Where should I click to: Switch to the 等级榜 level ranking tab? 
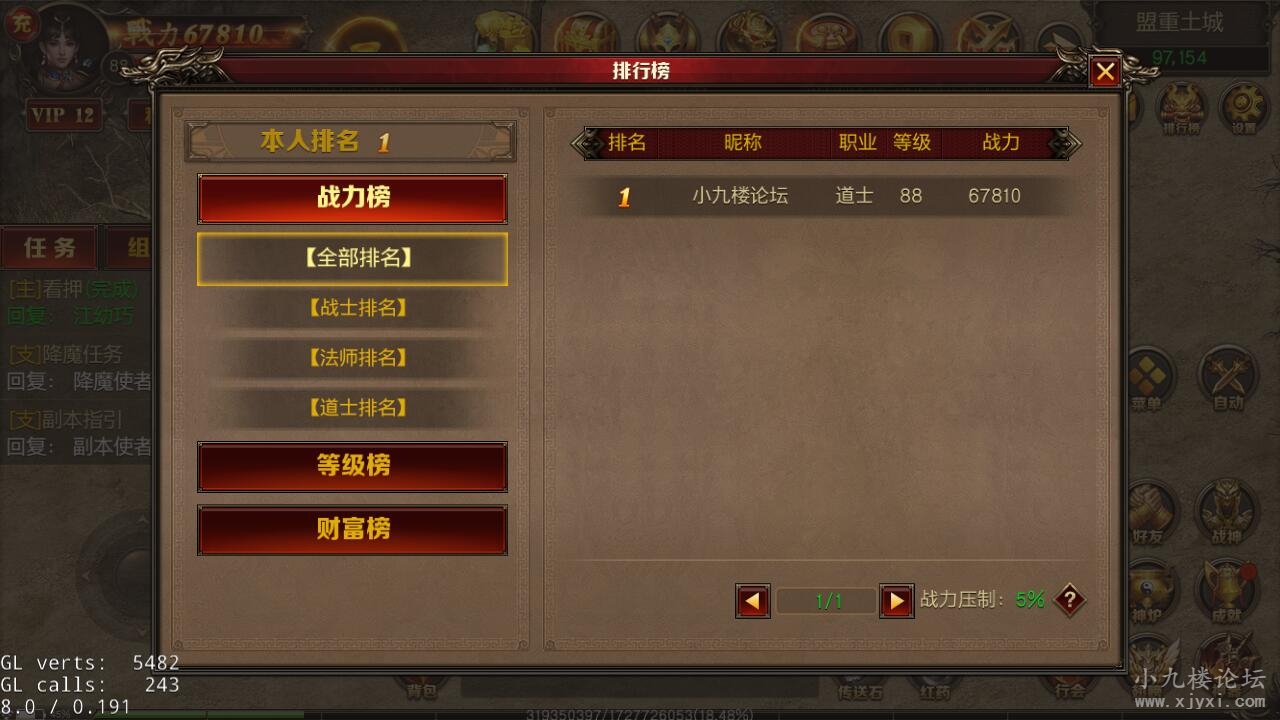coord(352,467)
